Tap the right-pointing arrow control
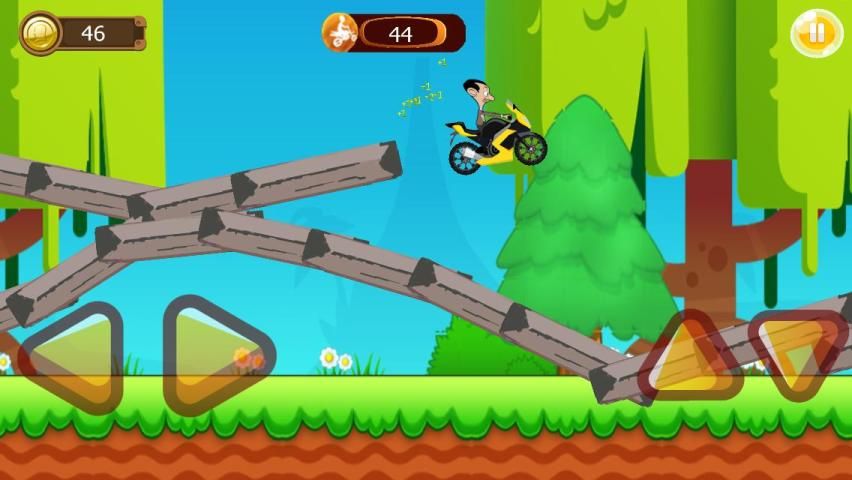852x480 pixels. click(x=213, y=355)
